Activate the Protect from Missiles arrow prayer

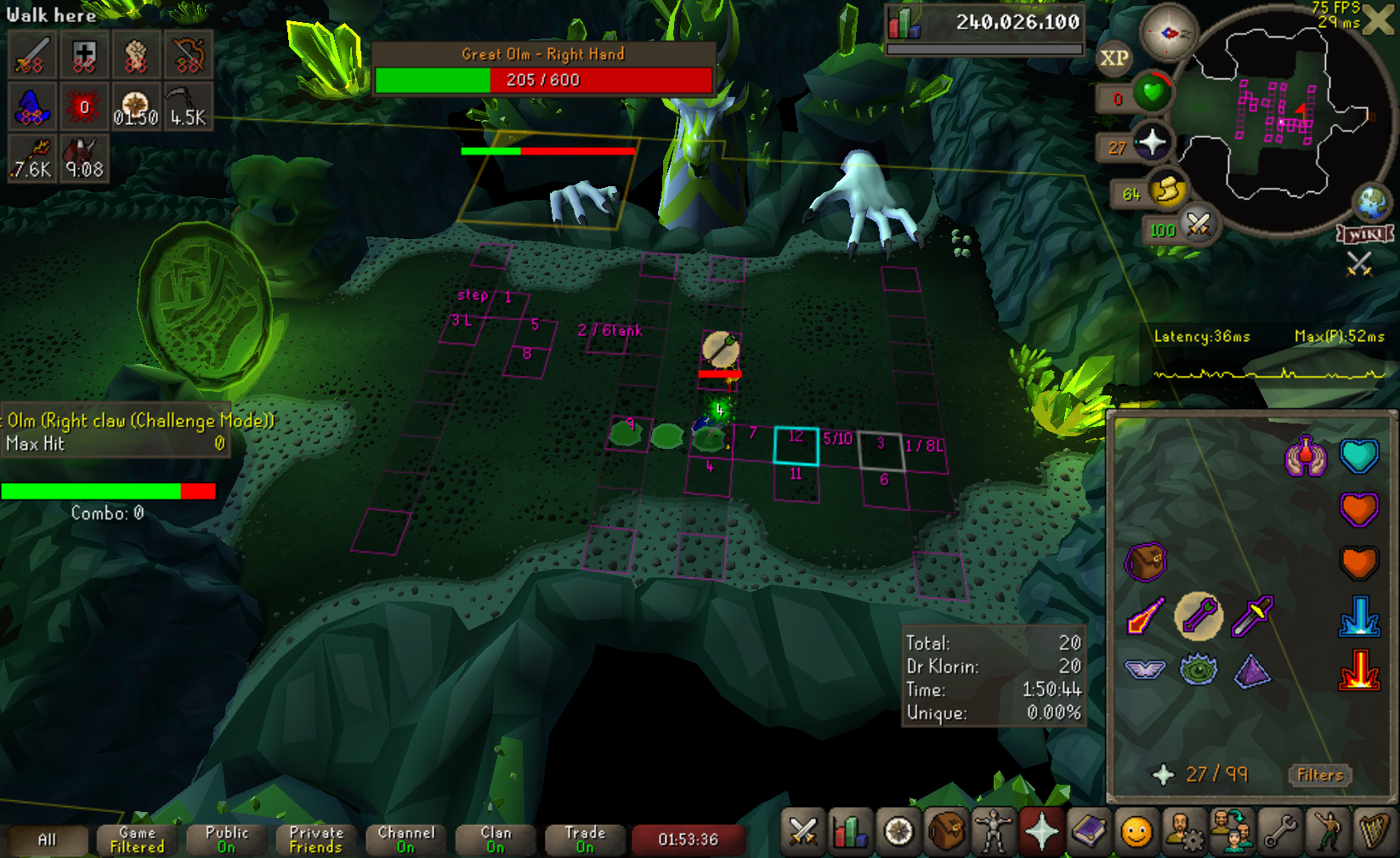1198,617
